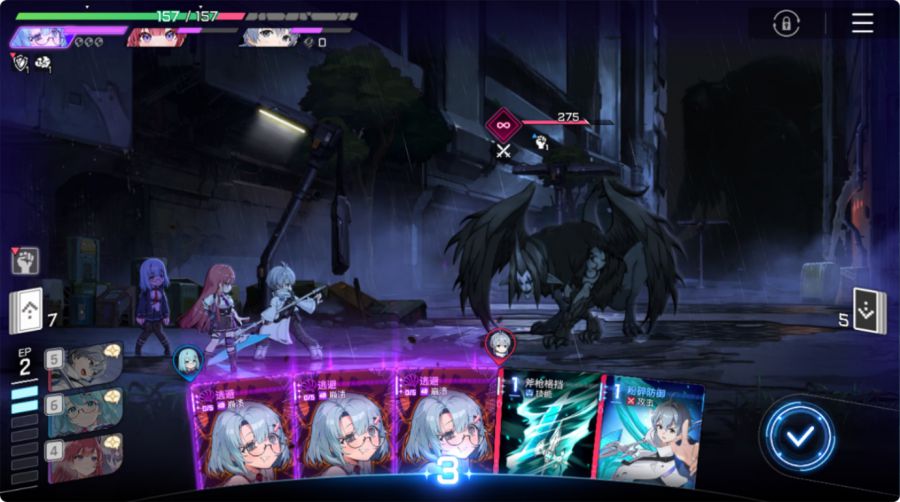
Task: Click the fist icon above the draw pile
Action: [25, 262]
